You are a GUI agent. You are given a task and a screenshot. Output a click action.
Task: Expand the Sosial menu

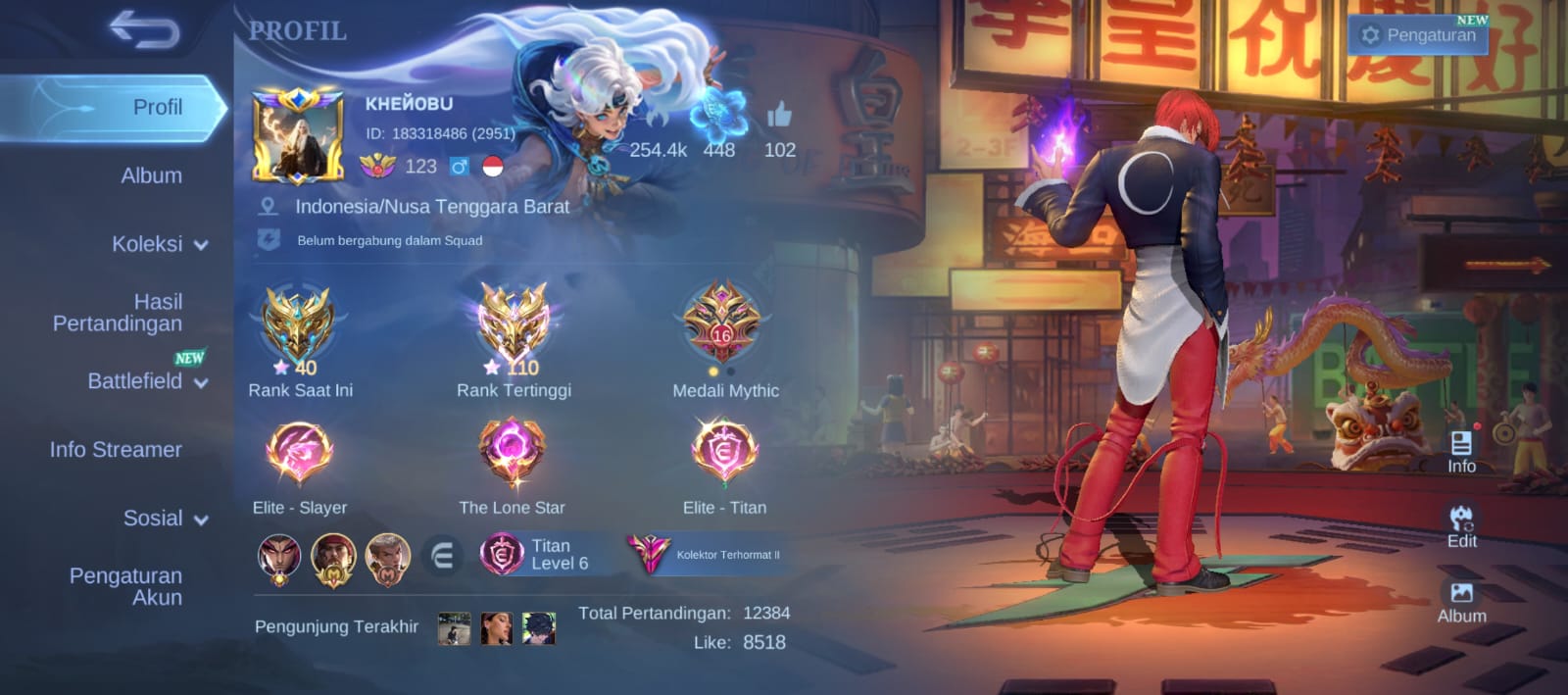tap(165, 519)
